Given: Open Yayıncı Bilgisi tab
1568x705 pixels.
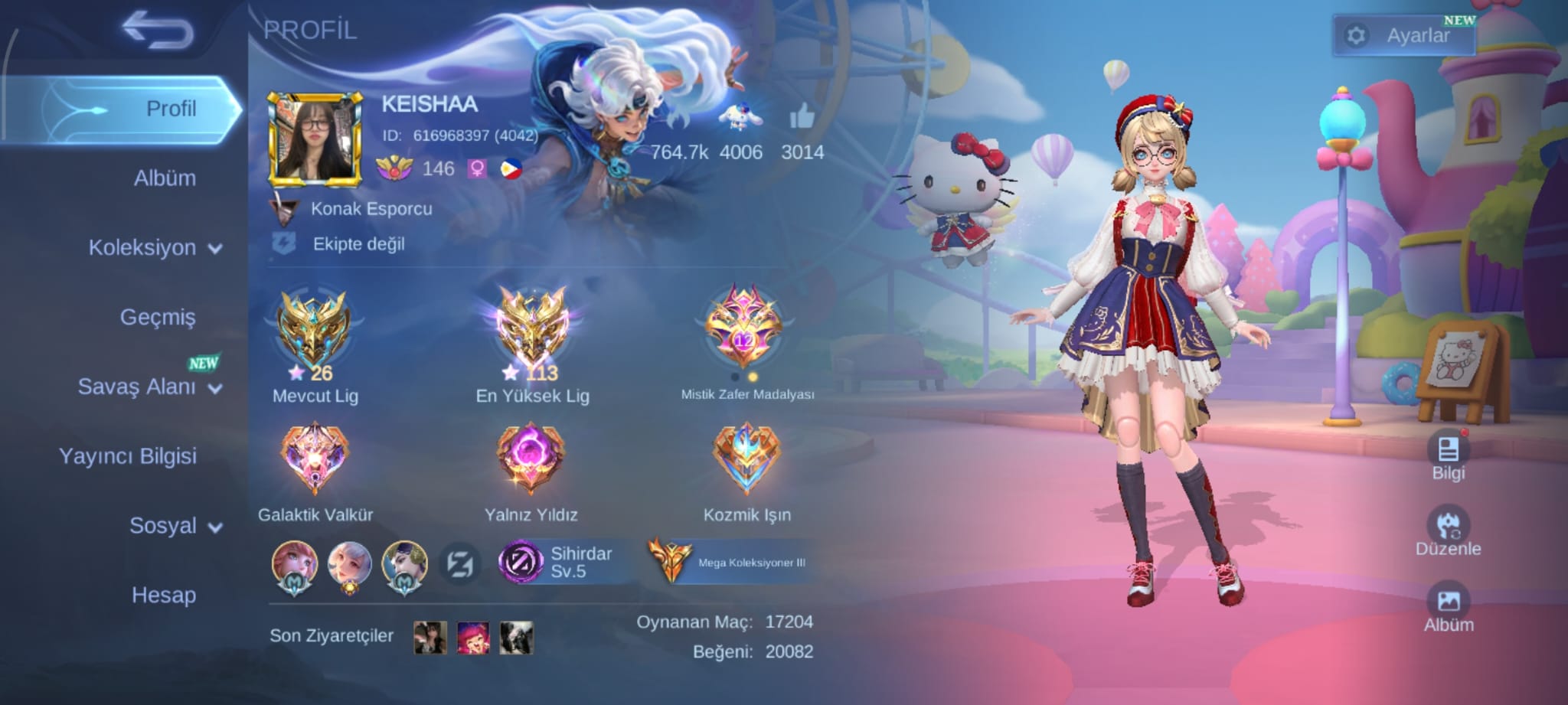Looking at the screenshot, I should click(x=128, y=456).
